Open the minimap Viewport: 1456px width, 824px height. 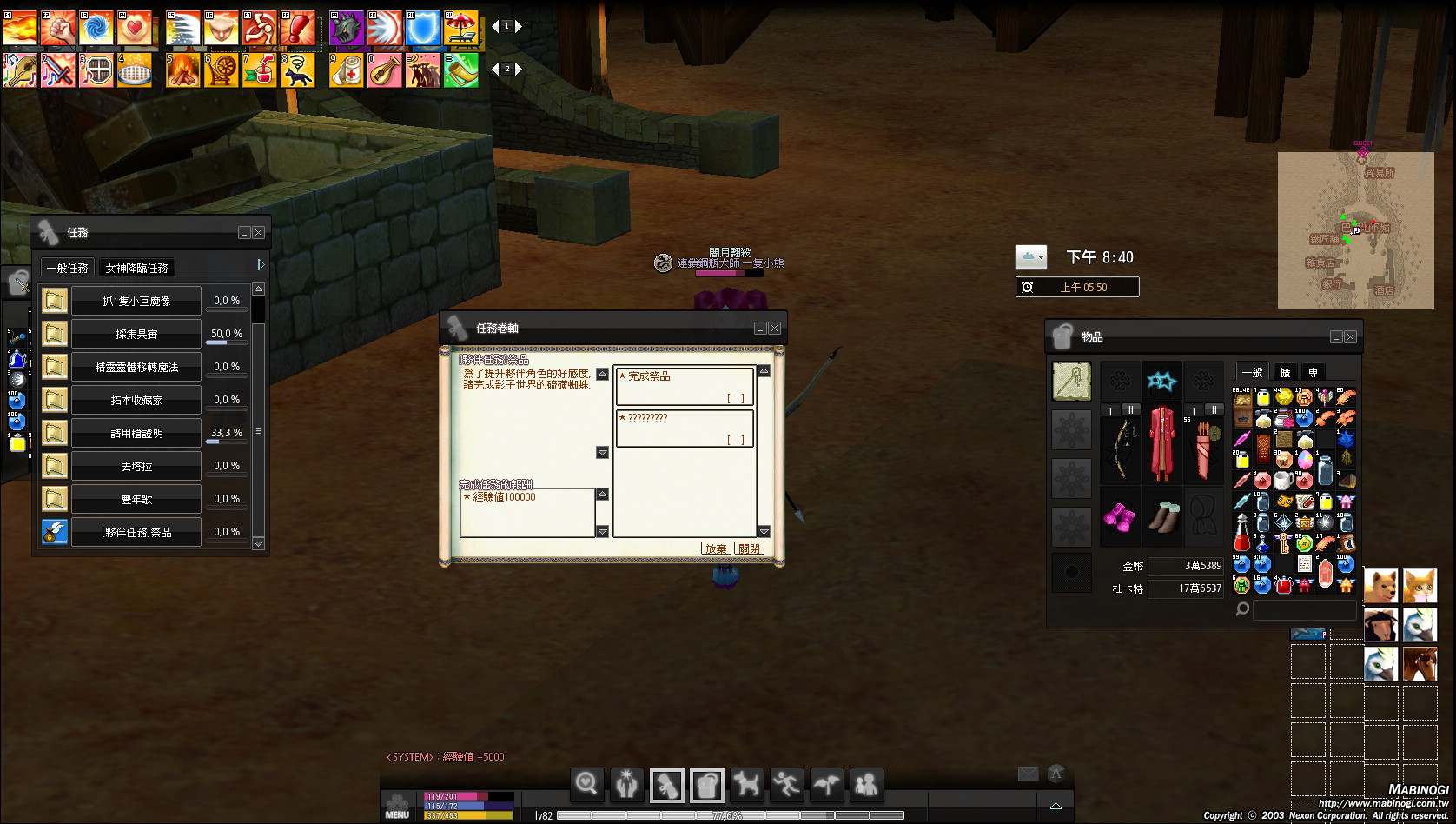pyautogui.click(x=1355, y=230)
